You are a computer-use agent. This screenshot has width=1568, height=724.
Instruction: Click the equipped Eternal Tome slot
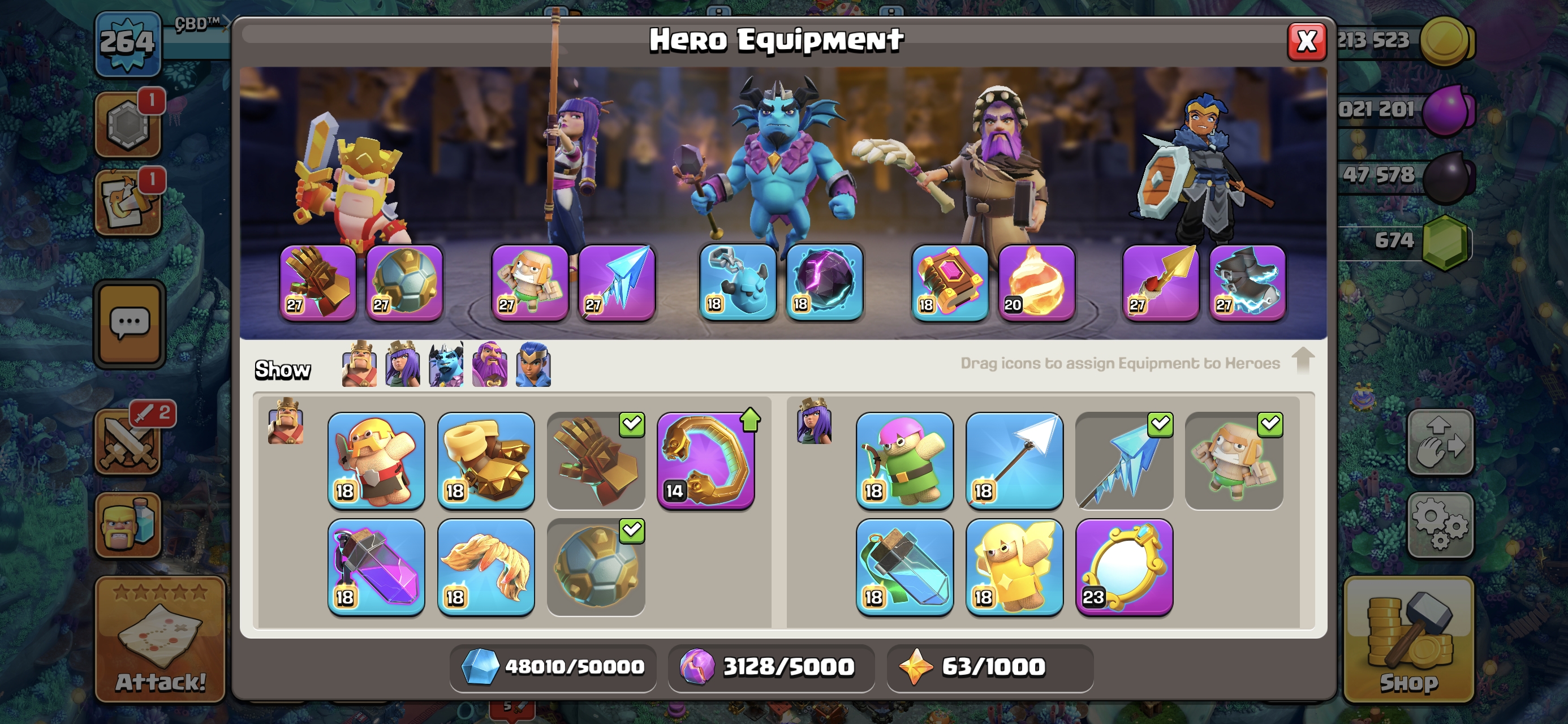[x=949, y=283]
